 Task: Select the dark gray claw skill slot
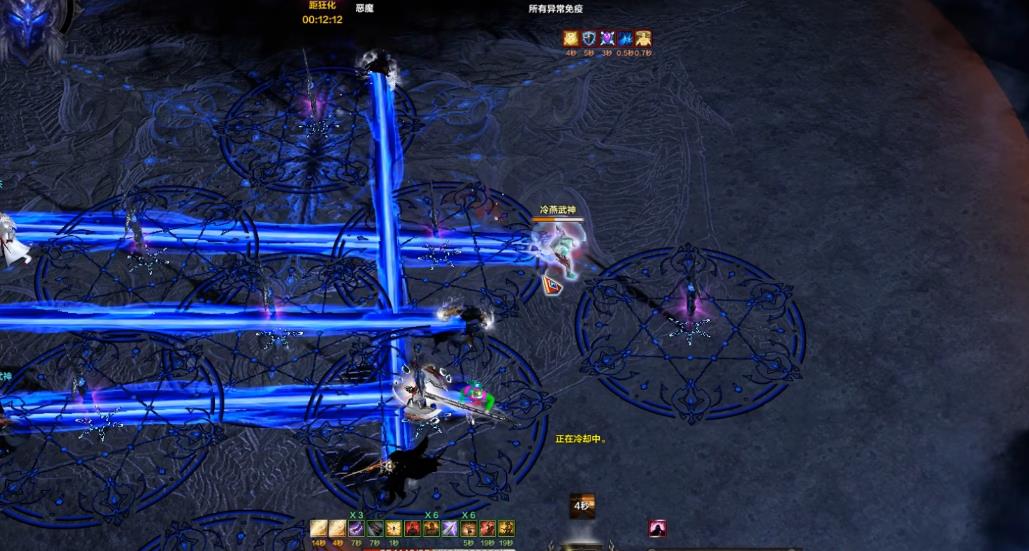[x=374, y=528]
